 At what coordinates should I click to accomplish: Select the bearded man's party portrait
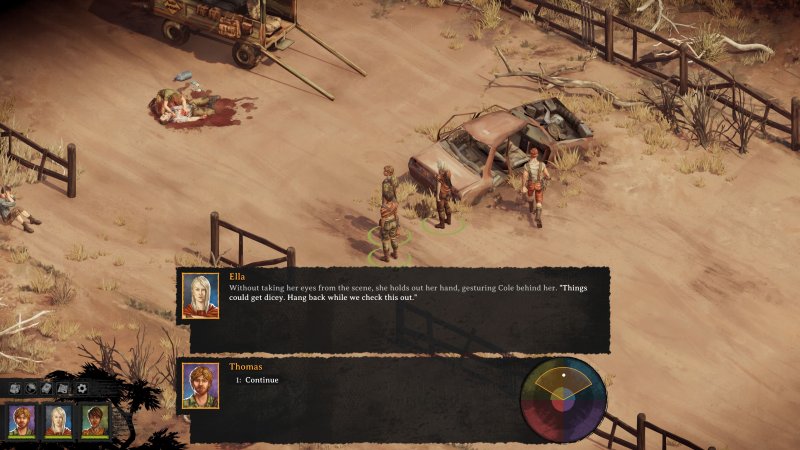pos(22,421)
